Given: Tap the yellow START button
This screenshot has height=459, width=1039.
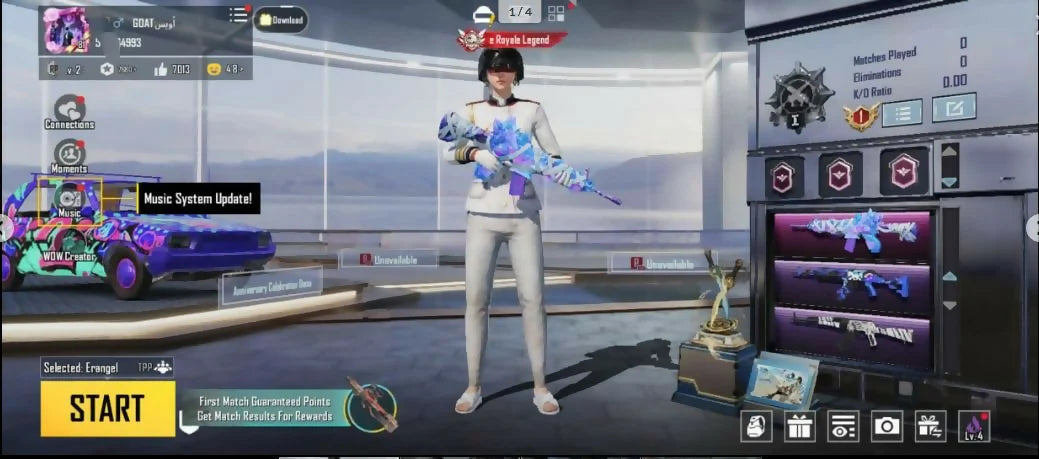Looking at the screenshot, I should [107, 408].
